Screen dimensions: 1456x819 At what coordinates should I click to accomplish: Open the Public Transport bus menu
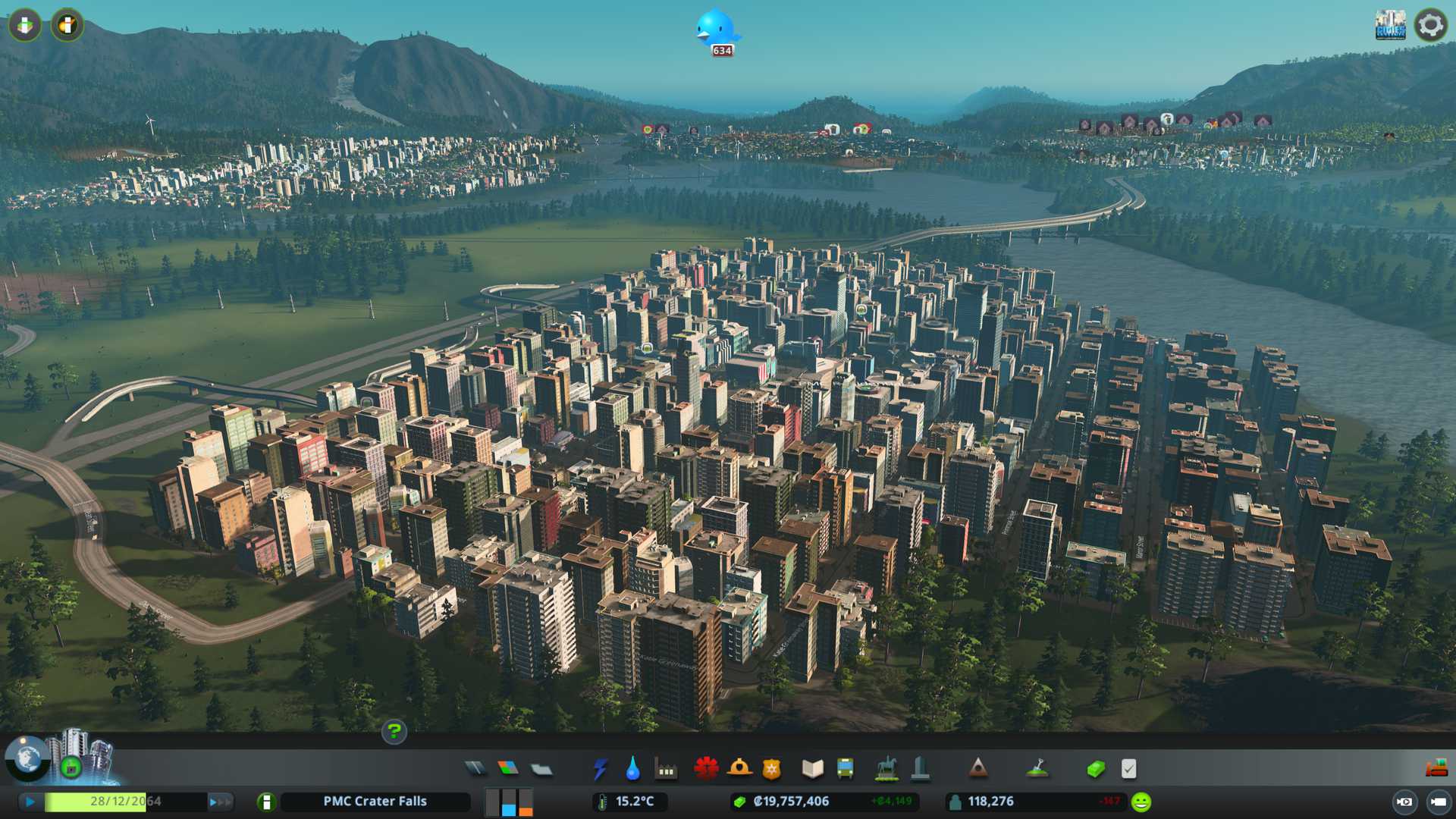tap(845, 769)
